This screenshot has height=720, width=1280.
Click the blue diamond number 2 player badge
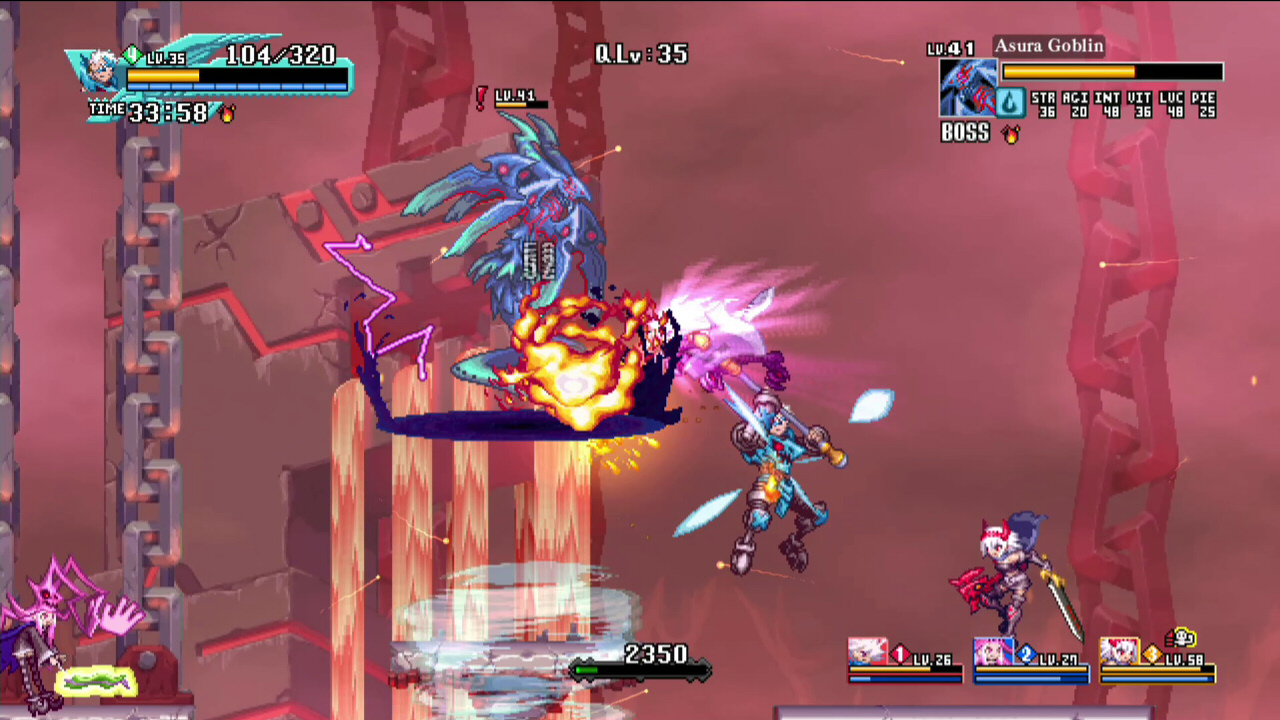1027,653
